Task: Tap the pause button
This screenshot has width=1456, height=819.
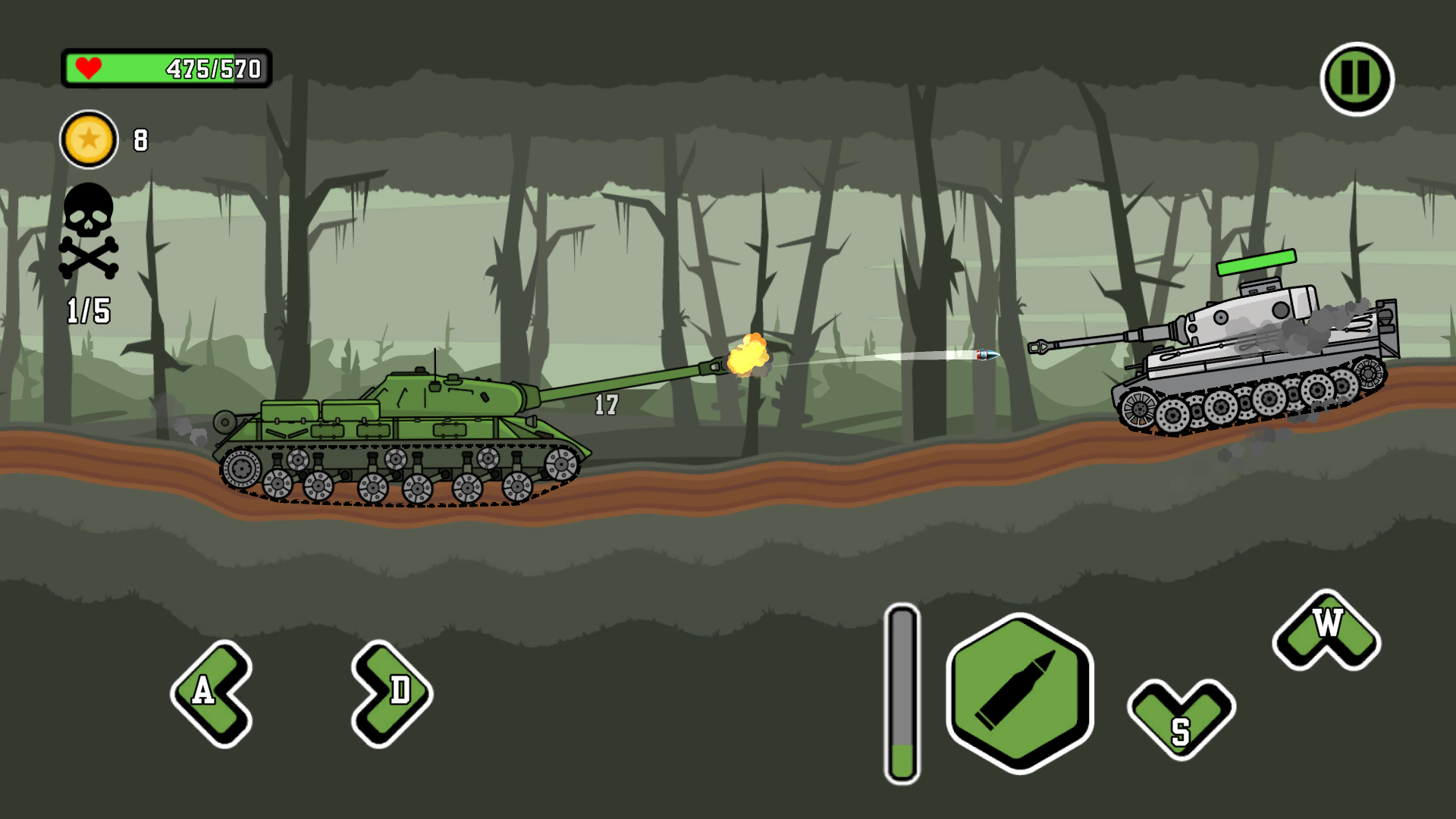Action: (1354, 79)
